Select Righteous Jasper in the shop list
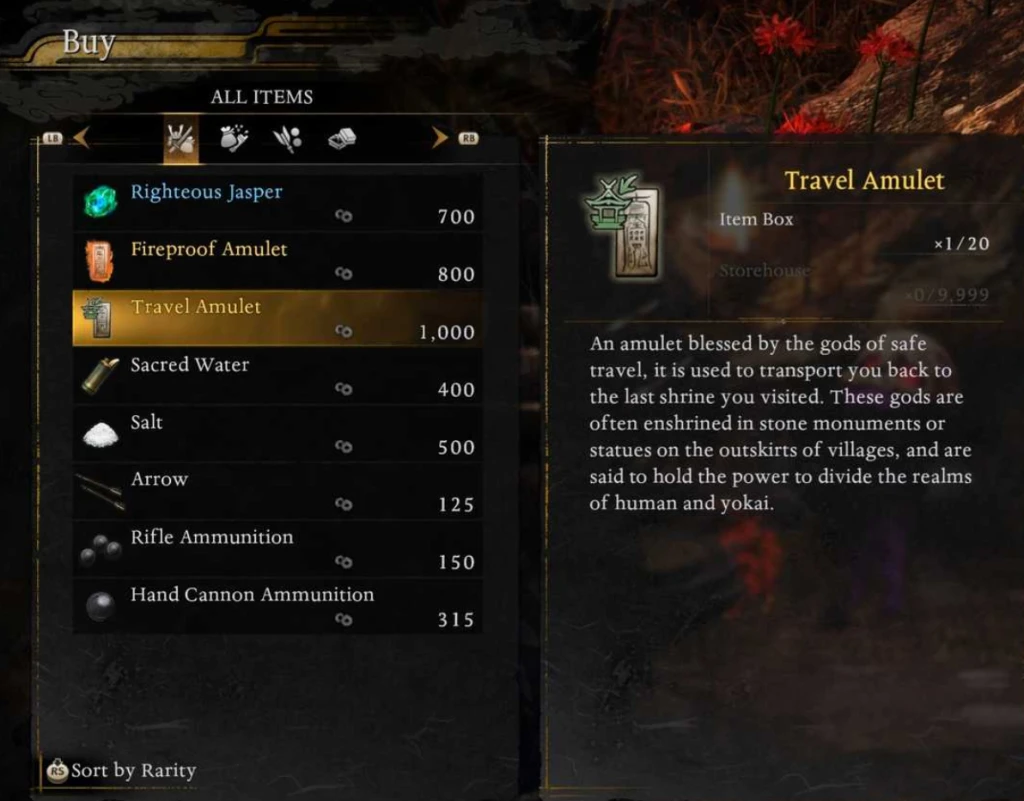 point(277,203)
